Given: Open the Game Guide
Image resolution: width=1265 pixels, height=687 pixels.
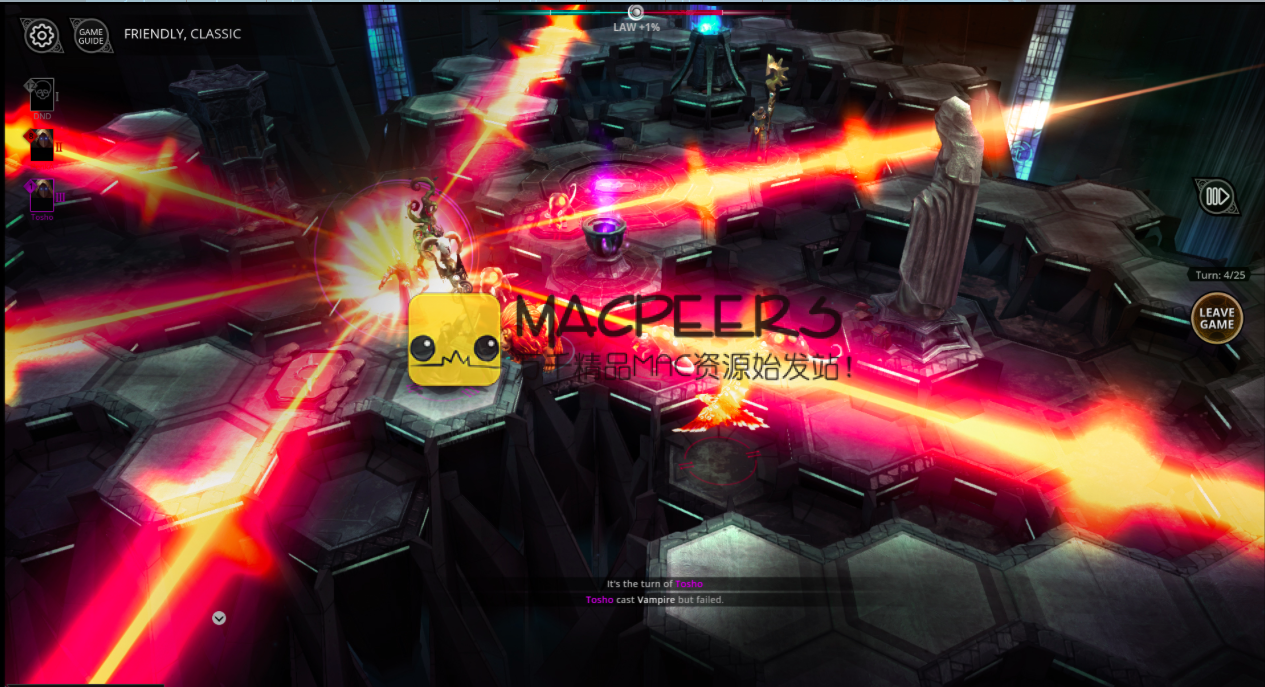Looking at the screenshot, I should 91,35.
